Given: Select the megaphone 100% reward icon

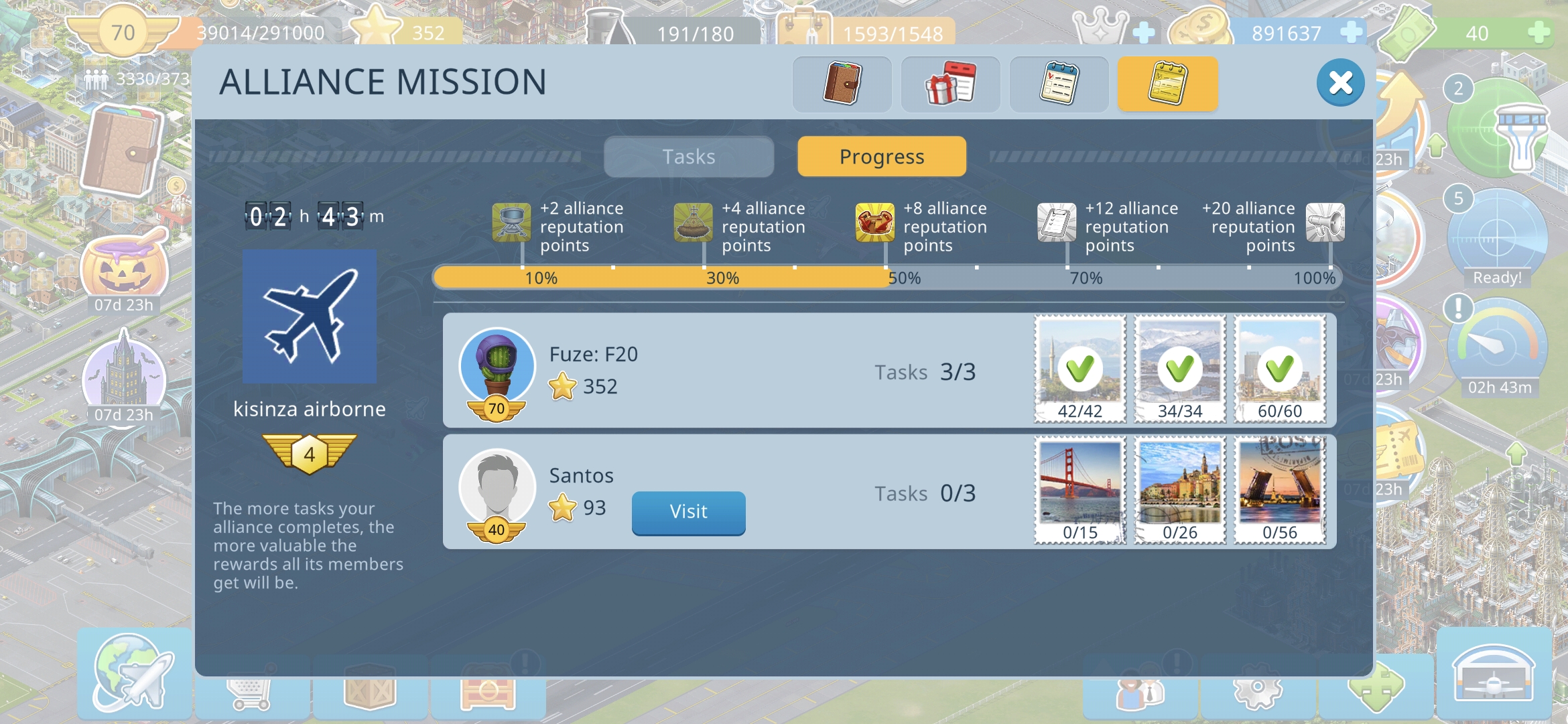Looking at the screenshot, I should pyautogui.click(x=1325, y=222).
